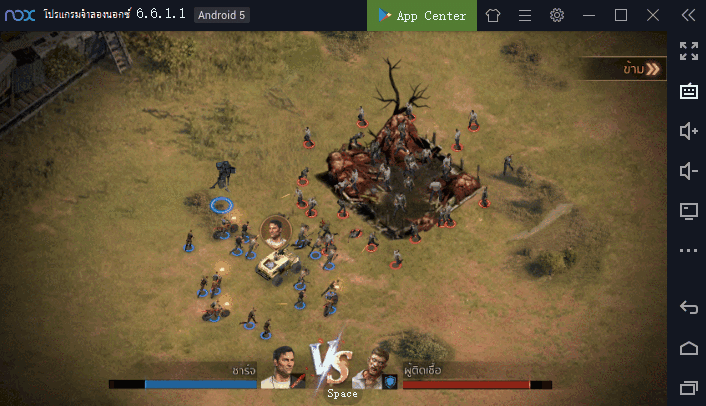Open the Nox hamburger menu in title bar

(525, 15)
